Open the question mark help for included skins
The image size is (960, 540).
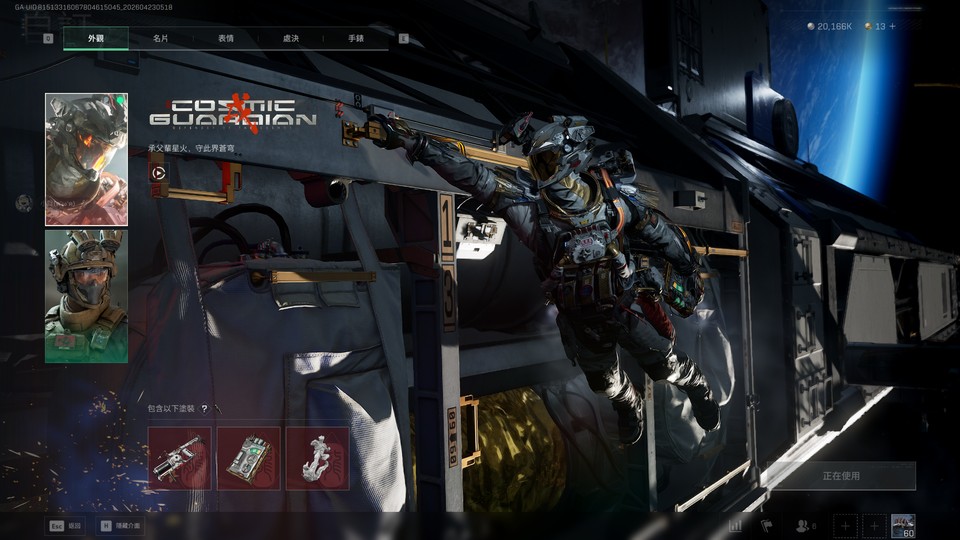point(205,409)
